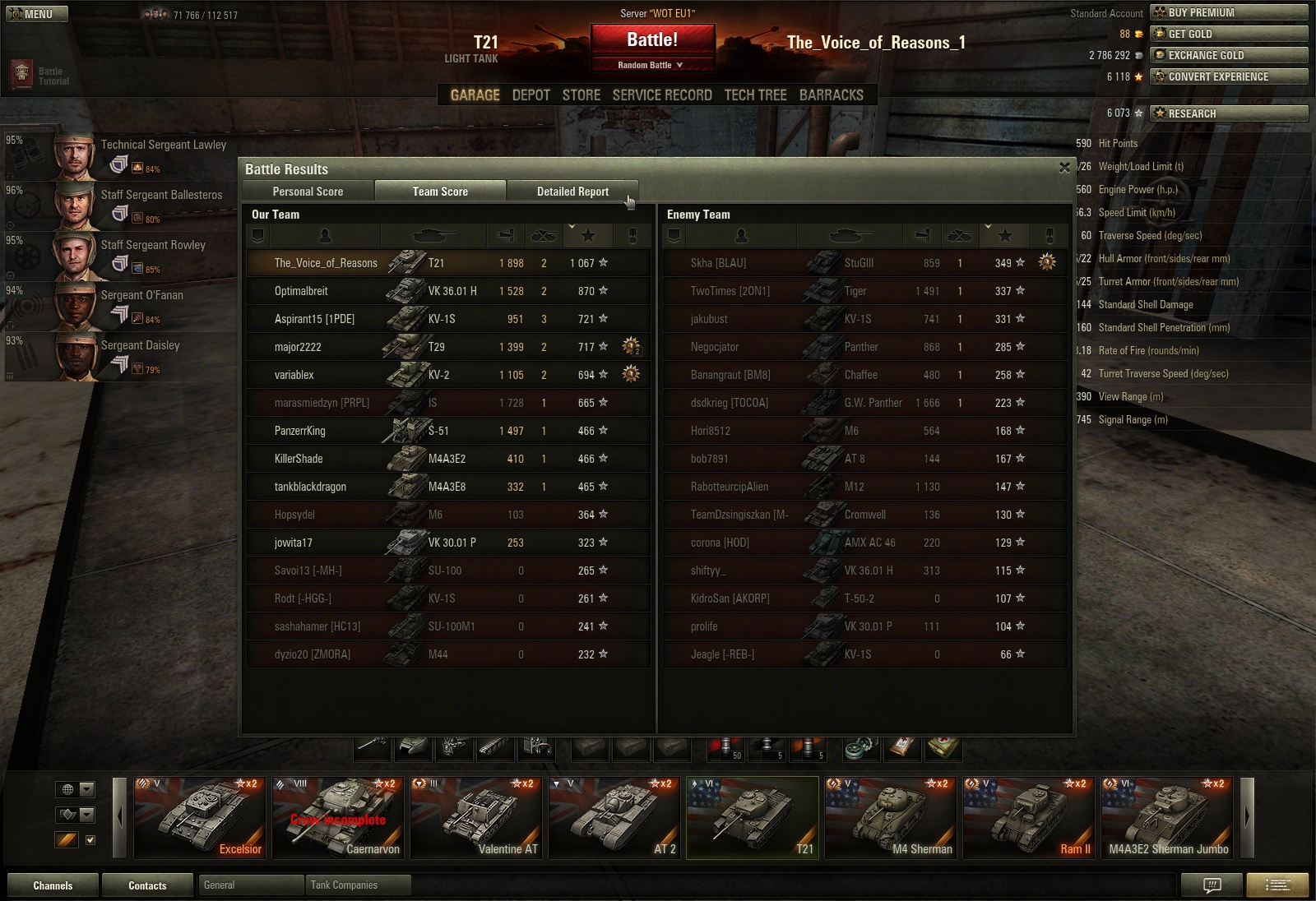Open the Store section
The image size is (1316, 901).
581,95
